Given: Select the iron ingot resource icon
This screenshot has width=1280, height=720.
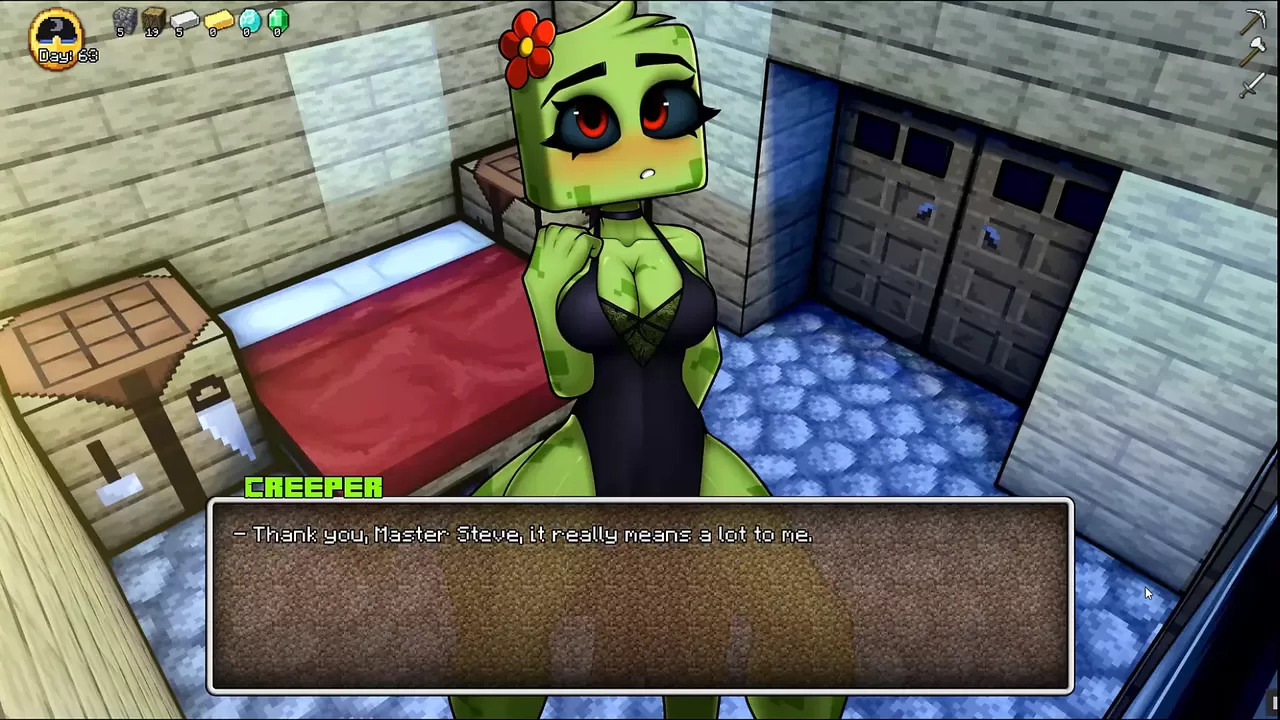Looking at the screenshot, I should [x=184, y=19].
